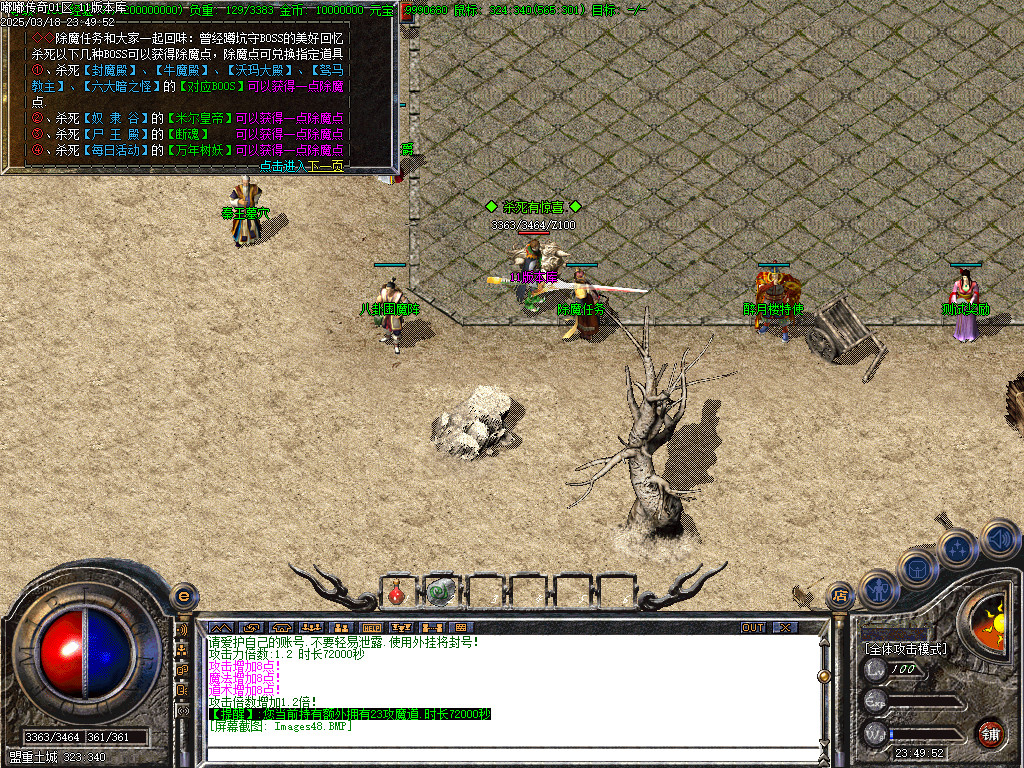Screen dimensions: 1024x768
Task: Click the red 铺 stall button
Action: [x=990, y=732]
